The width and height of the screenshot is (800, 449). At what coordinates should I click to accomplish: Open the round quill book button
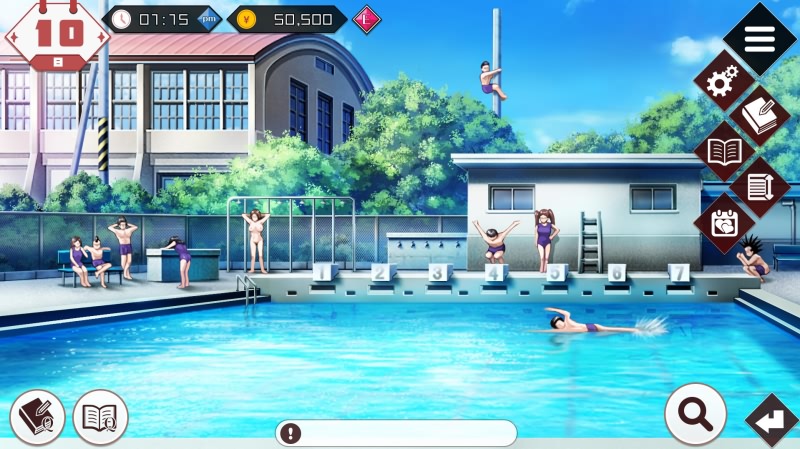pyautogui.click(x=38, y=417)
